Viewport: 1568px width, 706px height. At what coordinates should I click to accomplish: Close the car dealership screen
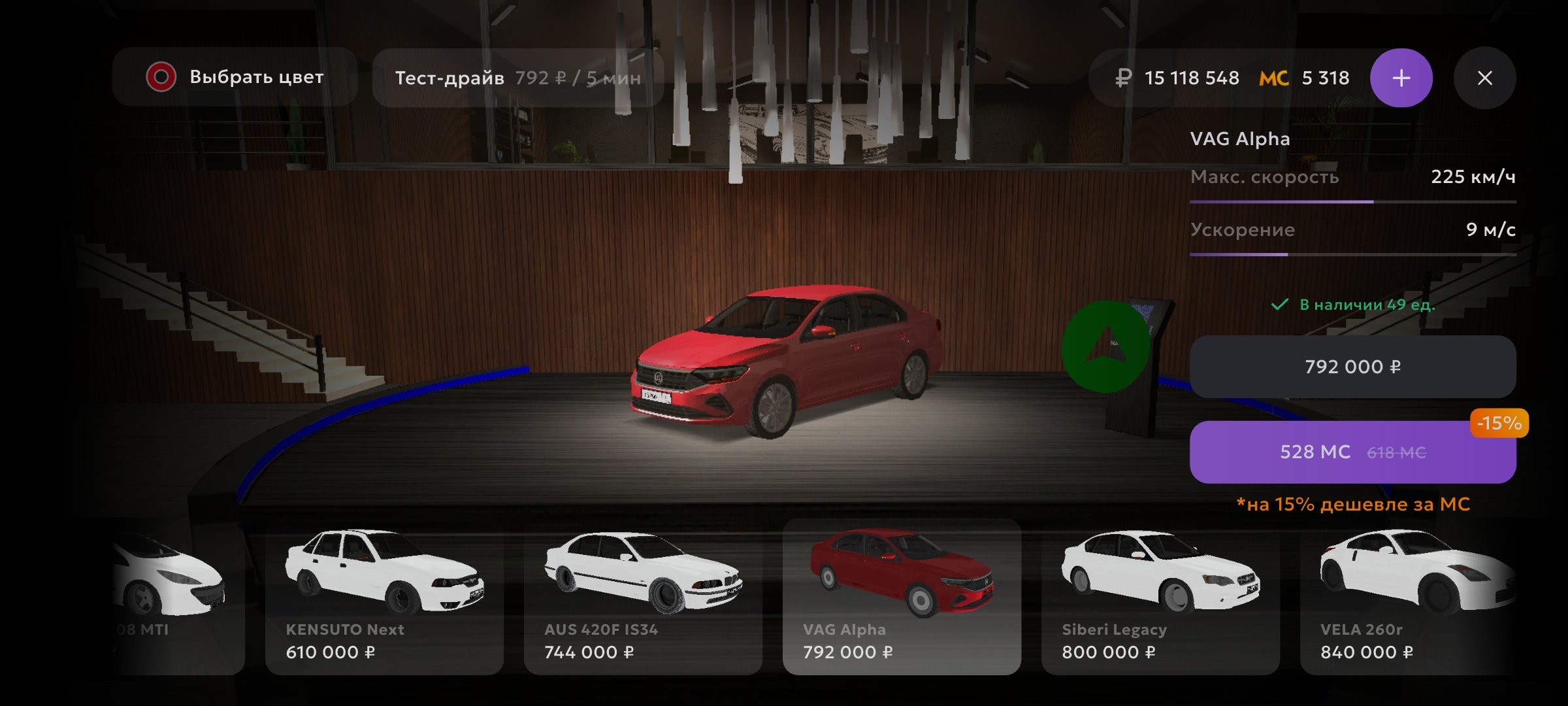click(1484, 78)
